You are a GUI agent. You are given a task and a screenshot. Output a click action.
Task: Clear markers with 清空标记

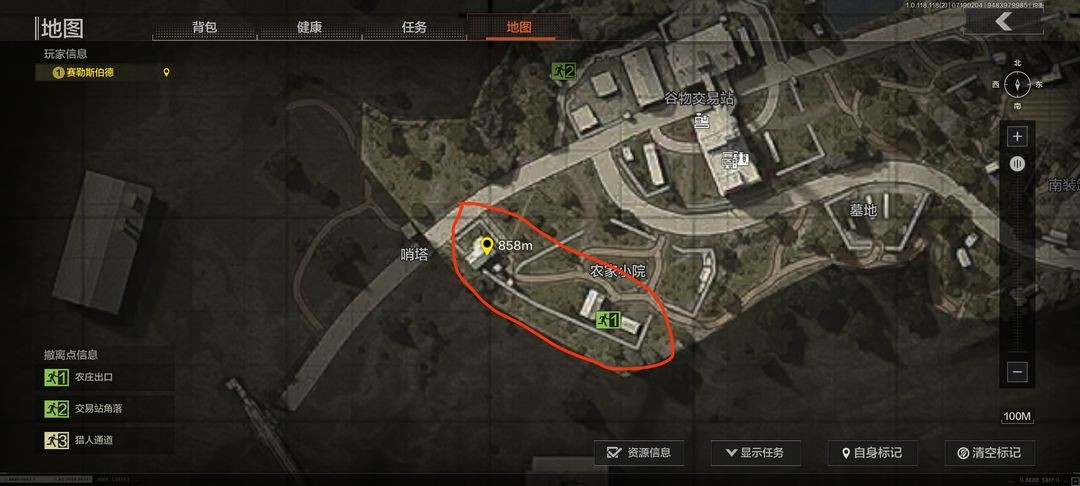pos(988,453)
